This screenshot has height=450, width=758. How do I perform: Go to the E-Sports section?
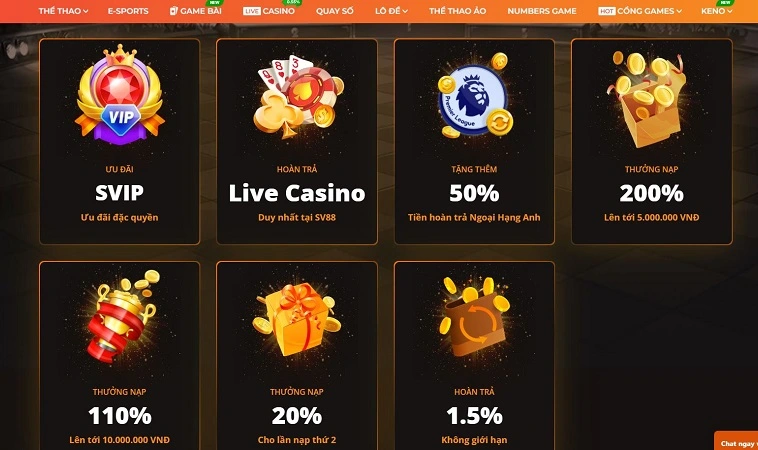(128, 10)
